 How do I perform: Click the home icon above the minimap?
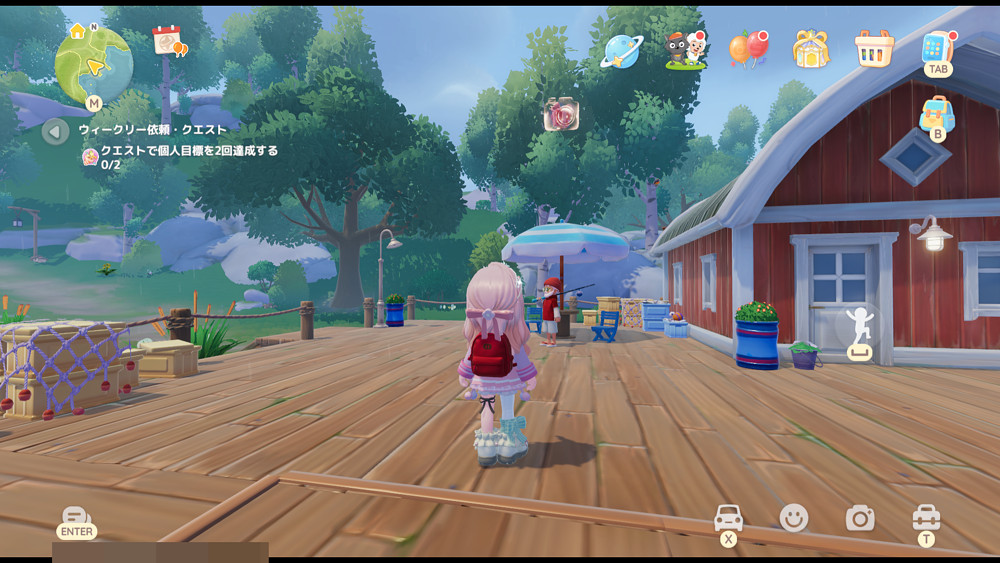click(77, 31)
